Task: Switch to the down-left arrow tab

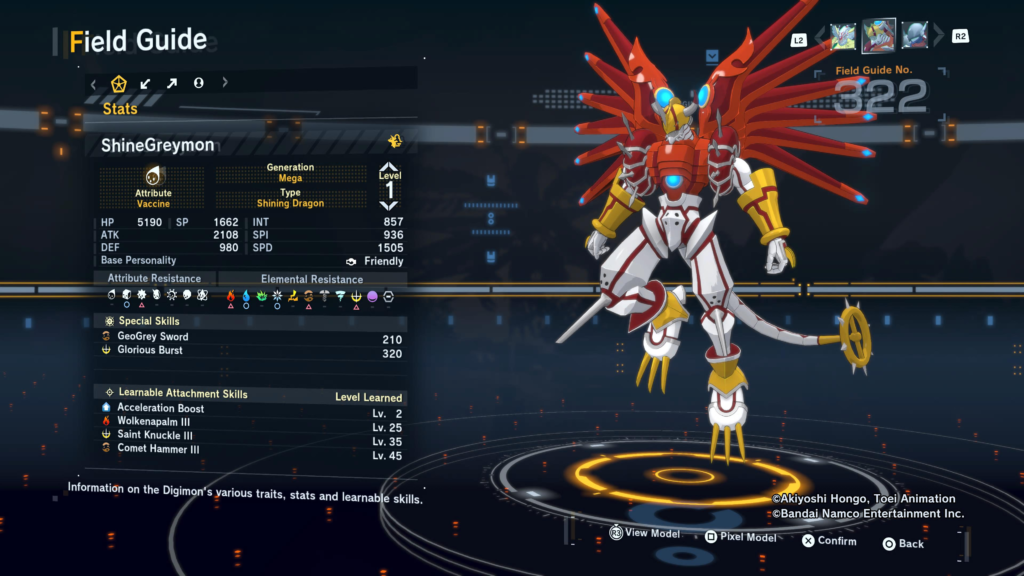Action: point(146,83)
